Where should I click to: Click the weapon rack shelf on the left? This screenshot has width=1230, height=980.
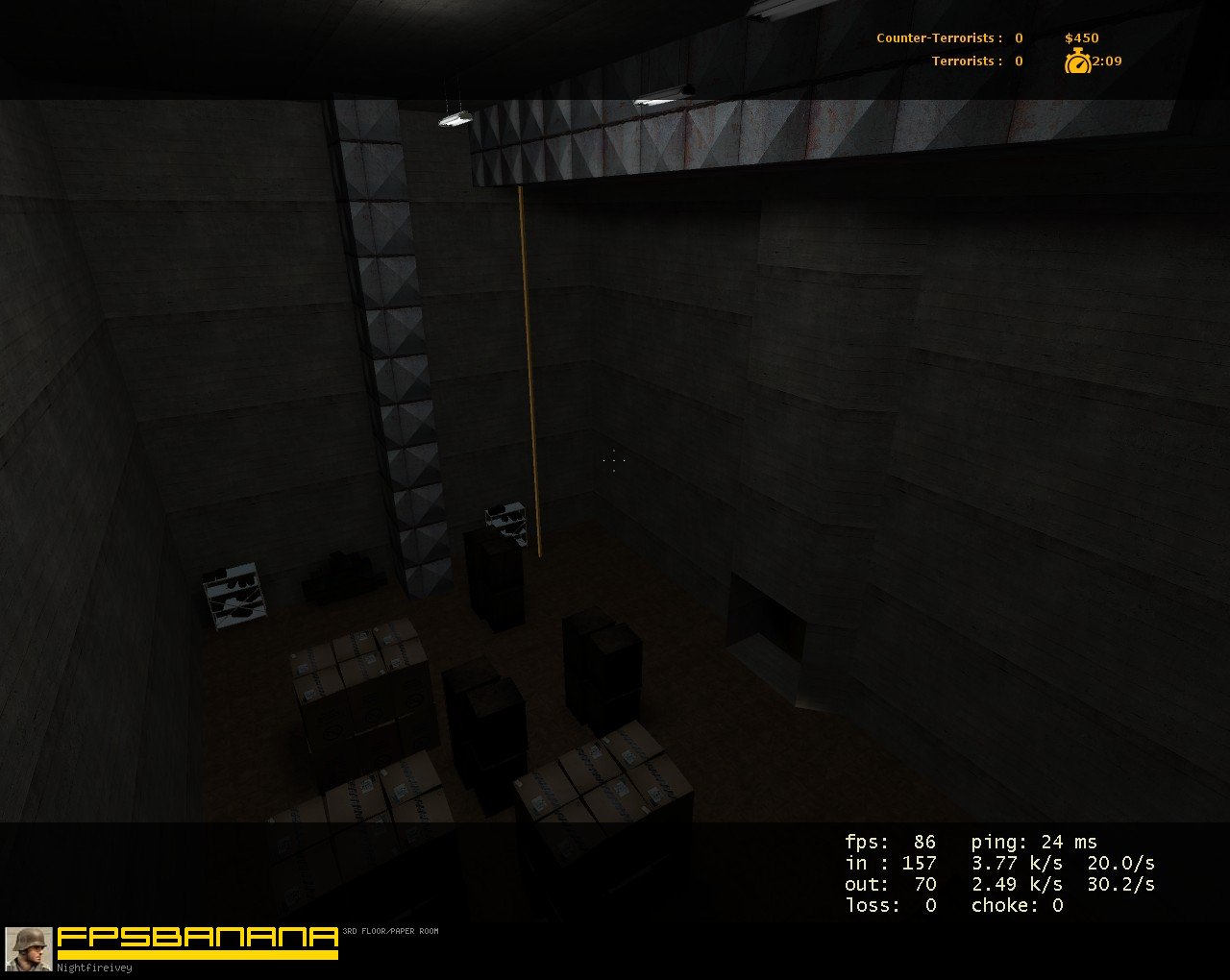click(234, 594)
